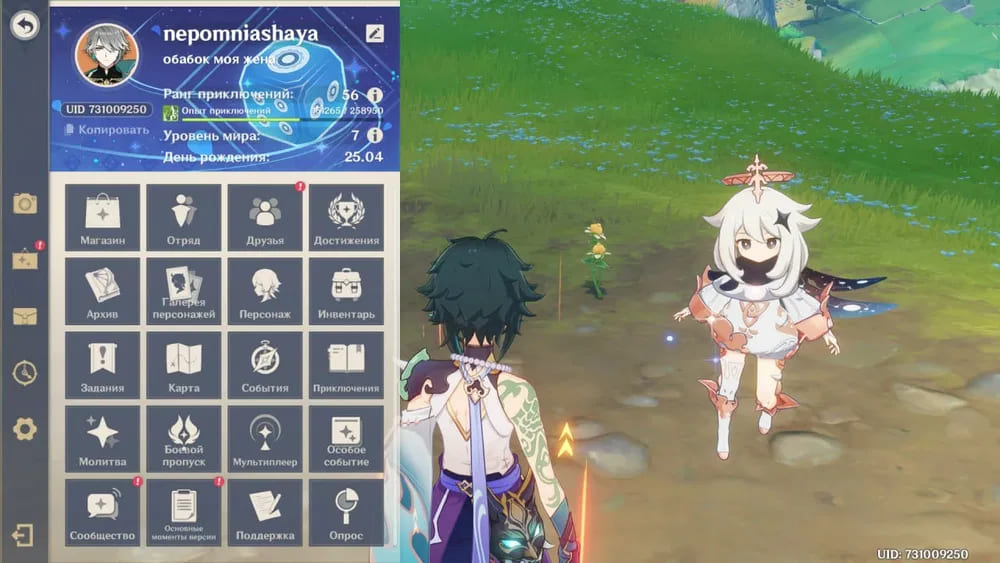Open the Задания quest log

pos(102,365)
